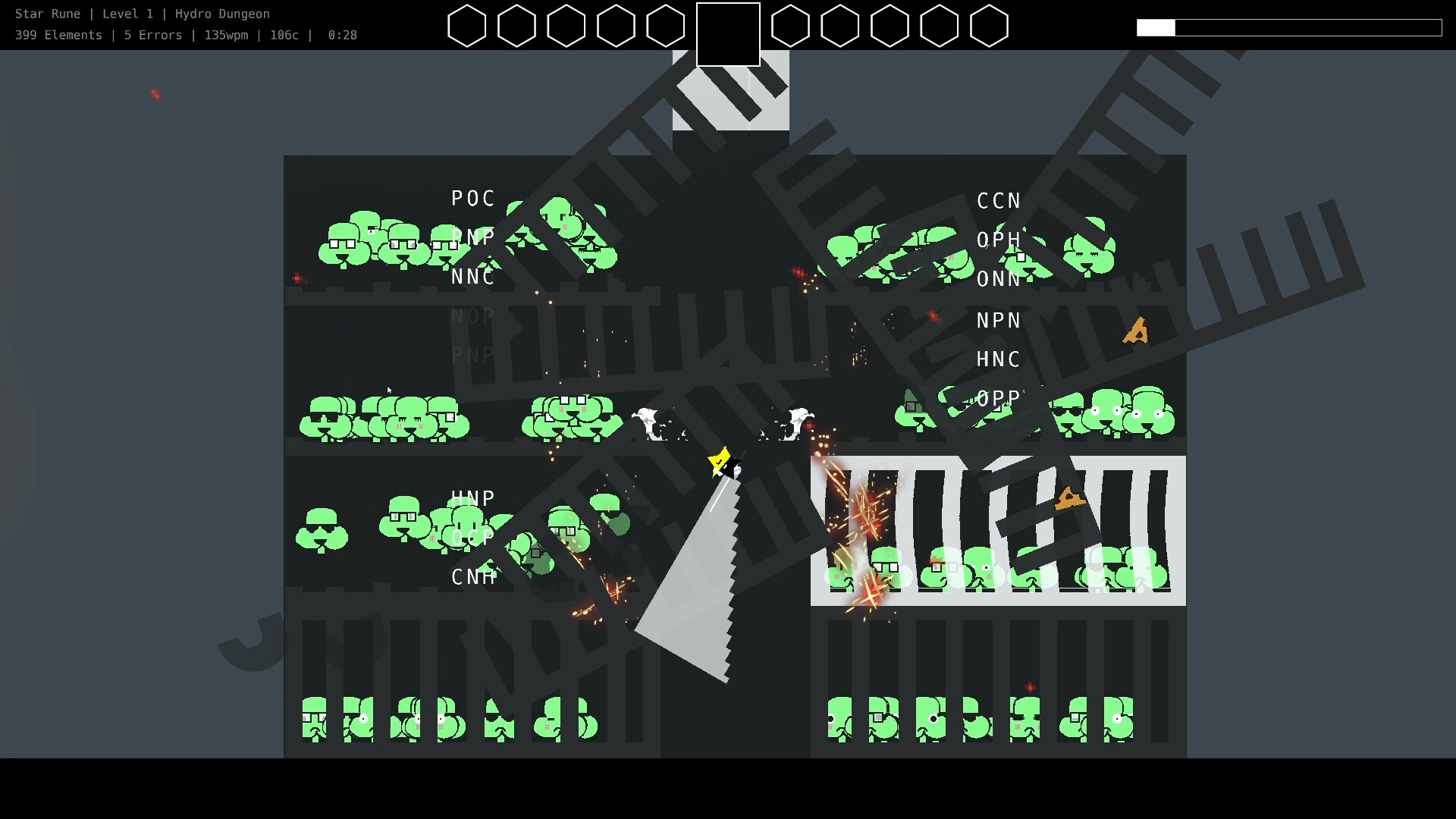The width and height of the screenshot is (1456, 819).
Task: Click the red ember spark in the top-left area
Action: click(155, 94)
